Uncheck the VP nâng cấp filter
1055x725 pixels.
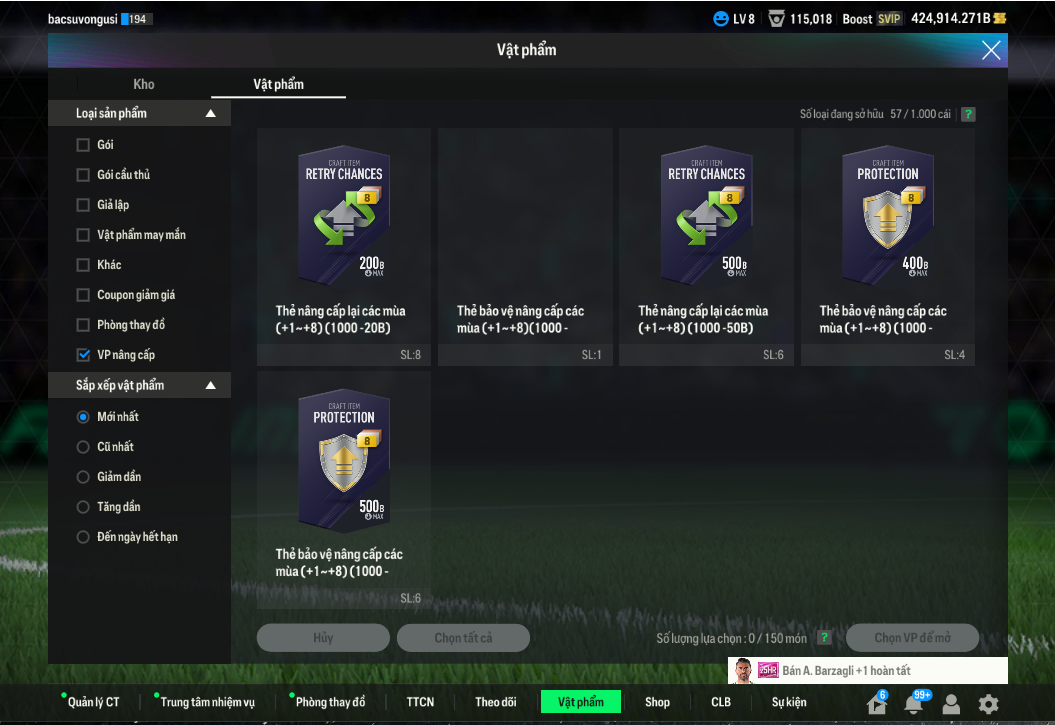[x=83, y=355]
